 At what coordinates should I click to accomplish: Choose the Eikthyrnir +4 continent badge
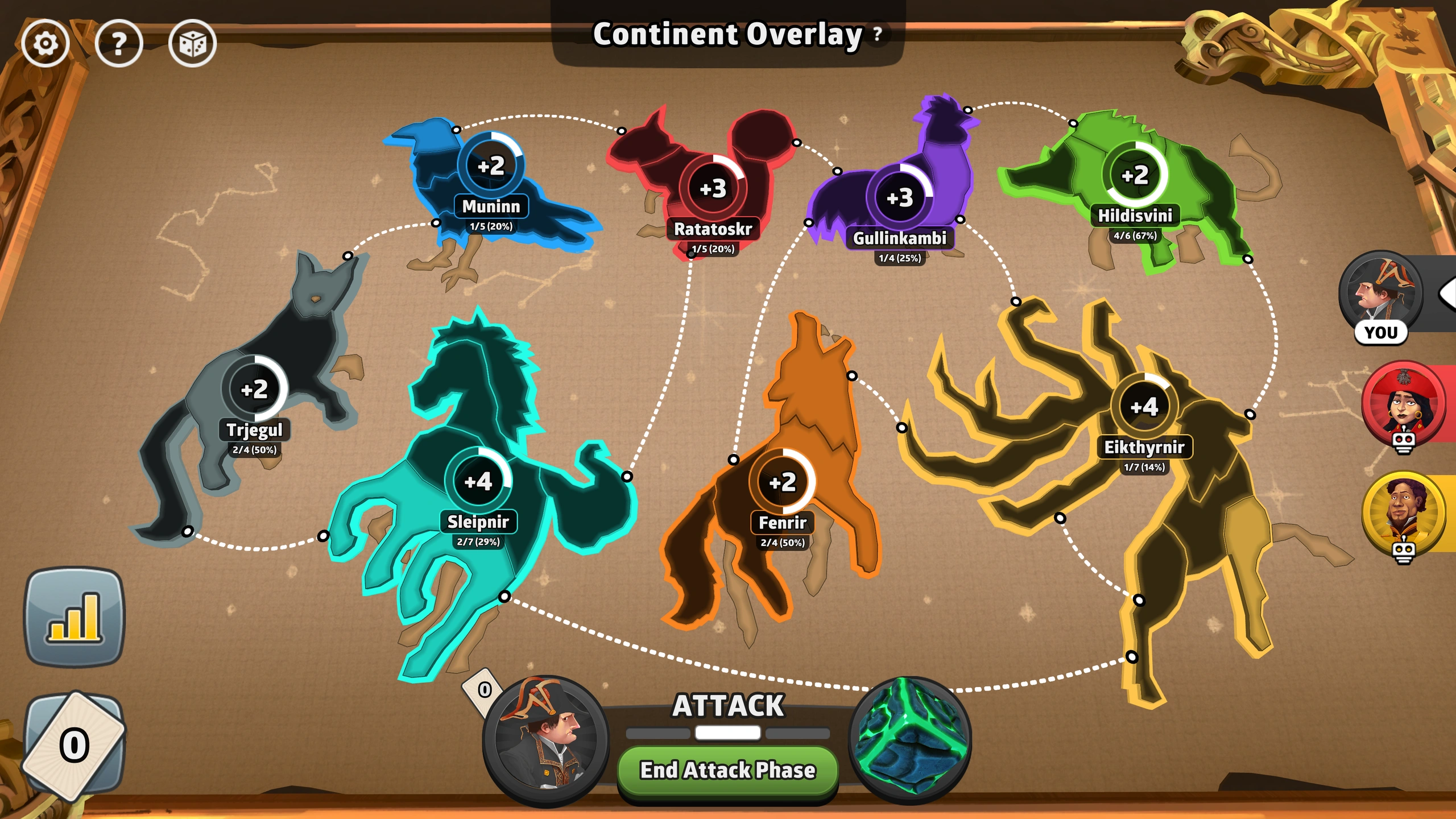1144,407
